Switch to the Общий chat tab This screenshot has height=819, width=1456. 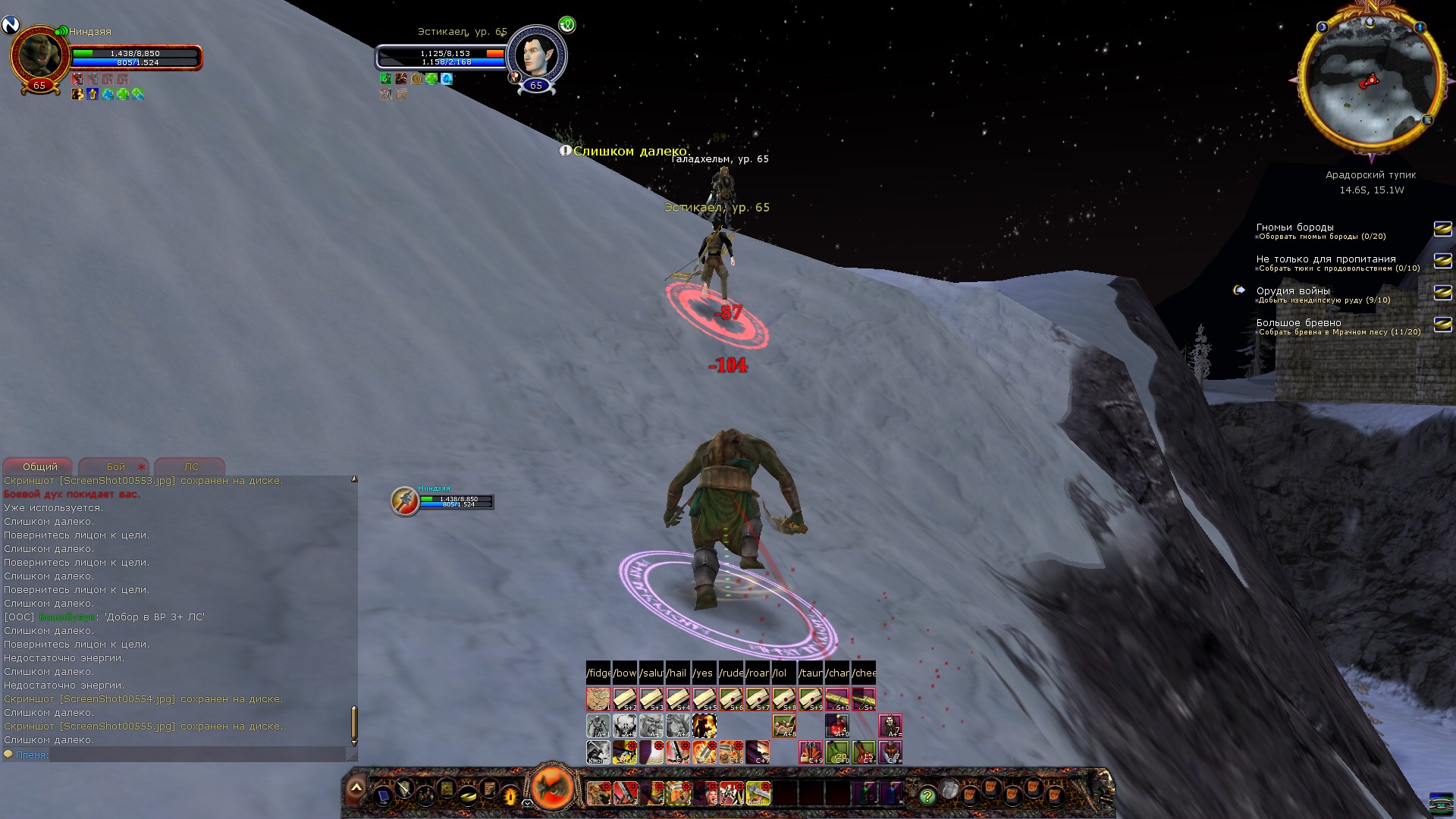click(x=39, y=466)
